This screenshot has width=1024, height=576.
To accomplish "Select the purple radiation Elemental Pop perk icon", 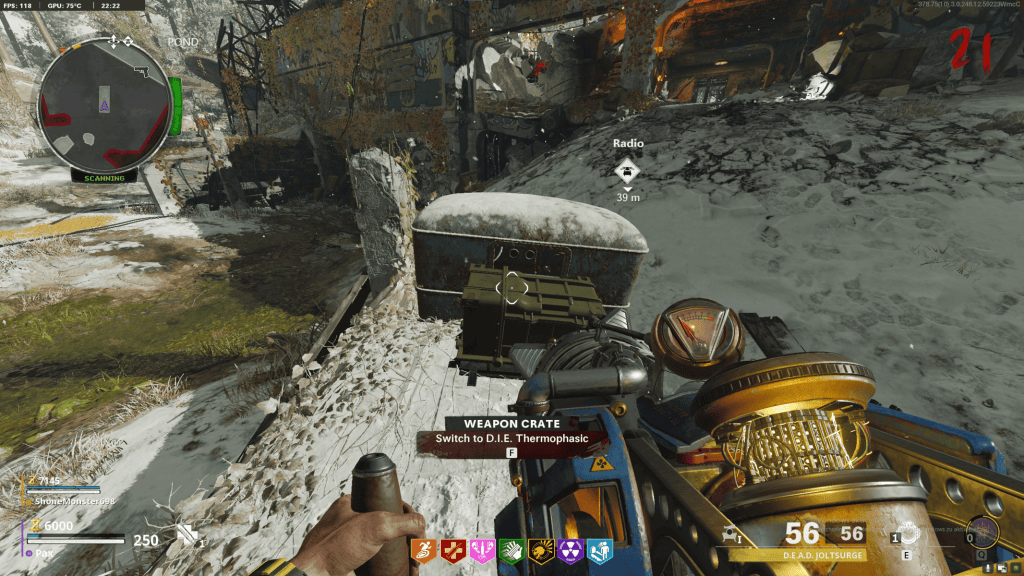I will coord(569,548).
